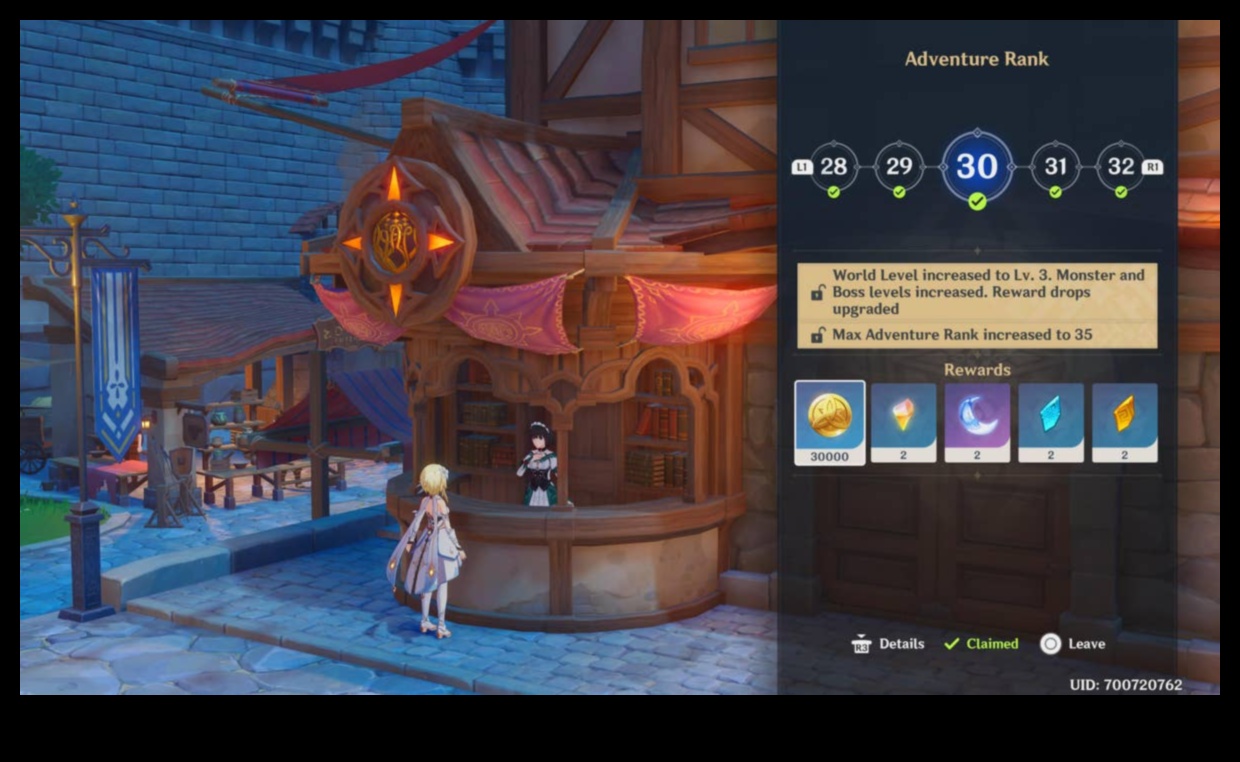The image size is (1240, 762).
Task: Open reward Details
Action: tap(888, 644)
